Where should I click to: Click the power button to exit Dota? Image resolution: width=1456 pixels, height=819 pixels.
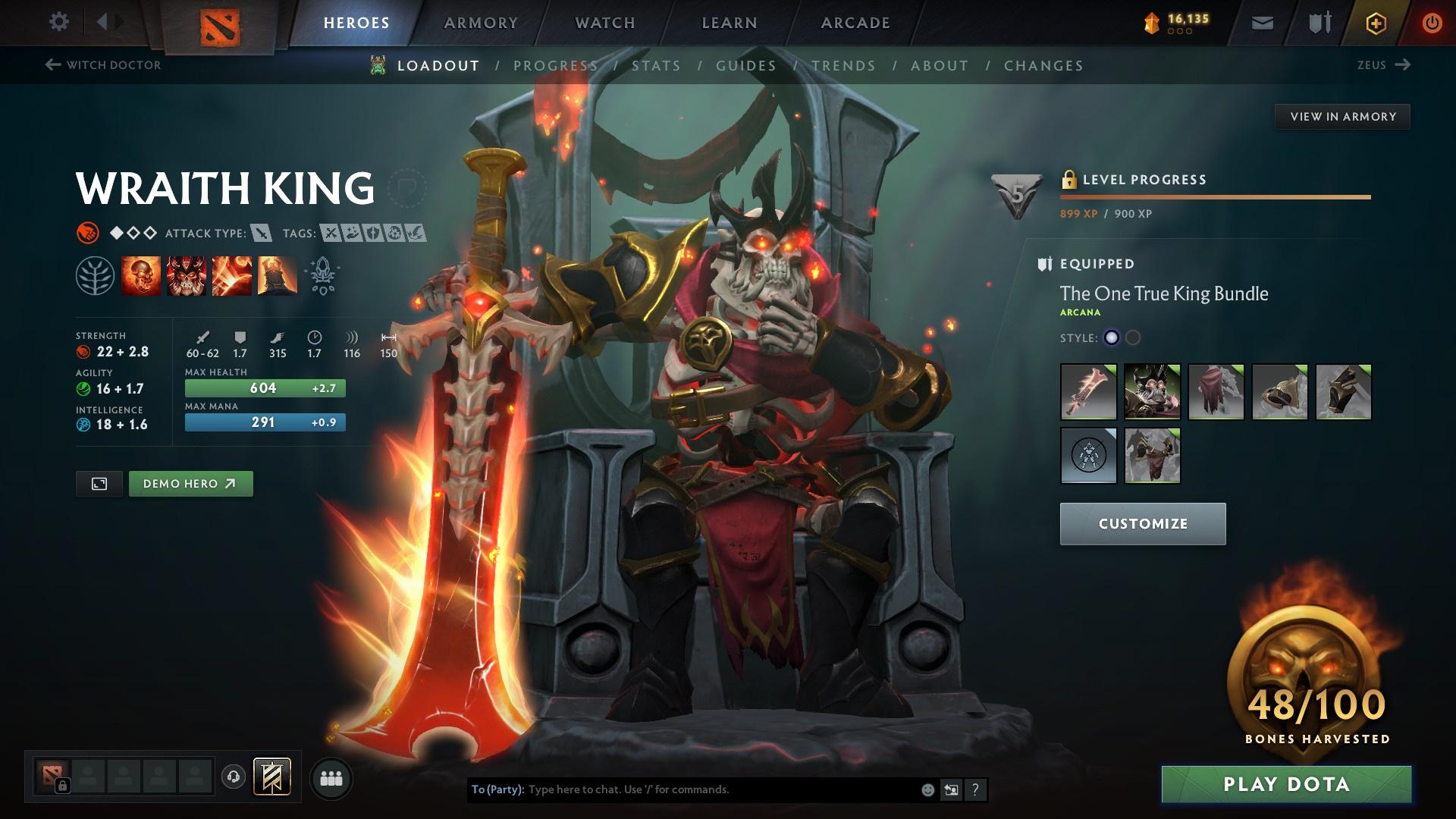point(1430,22)
